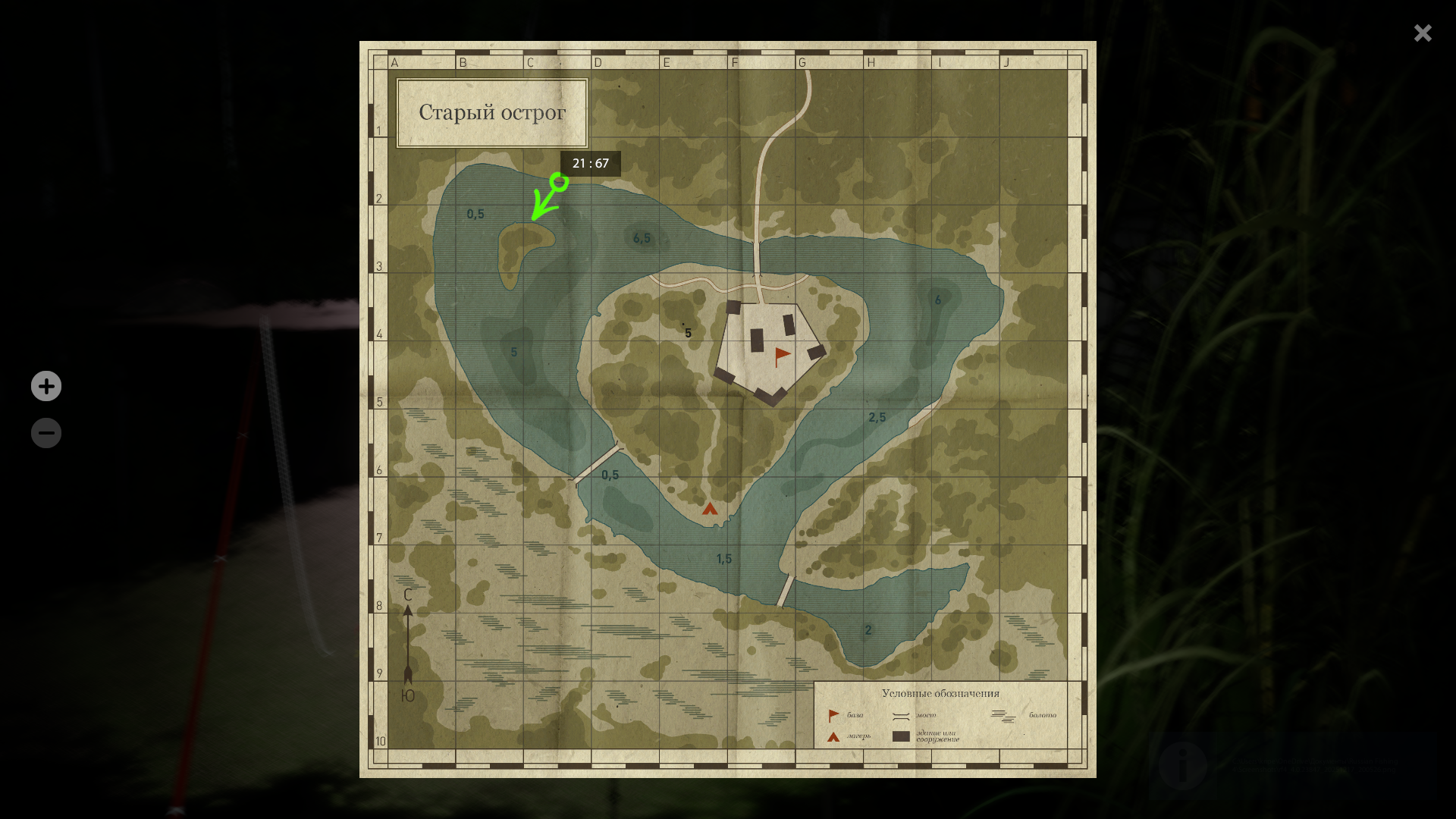Select the red flag base marker

point(782,356)
